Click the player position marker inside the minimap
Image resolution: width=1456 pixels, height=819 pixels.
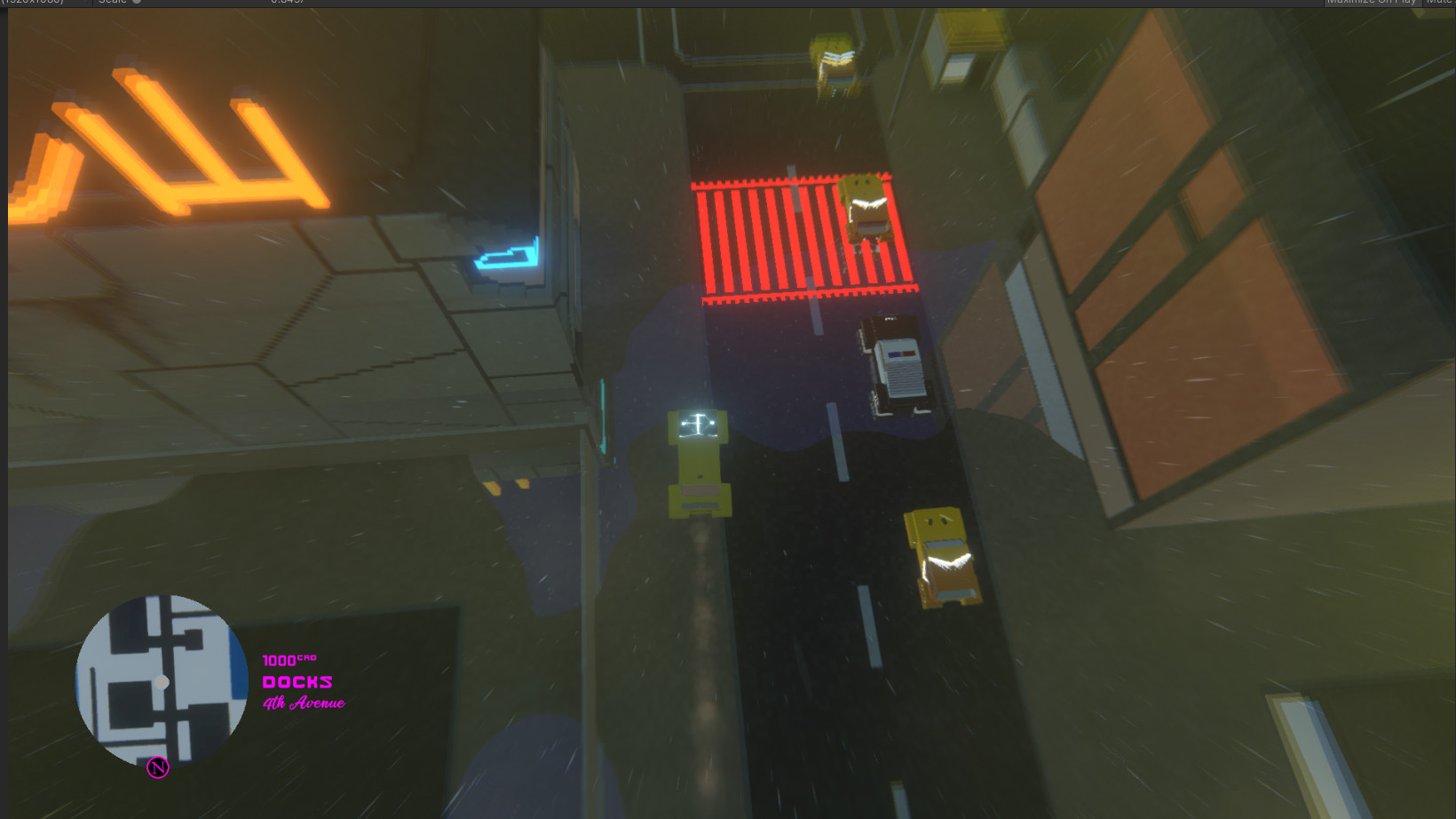[162, 682]
